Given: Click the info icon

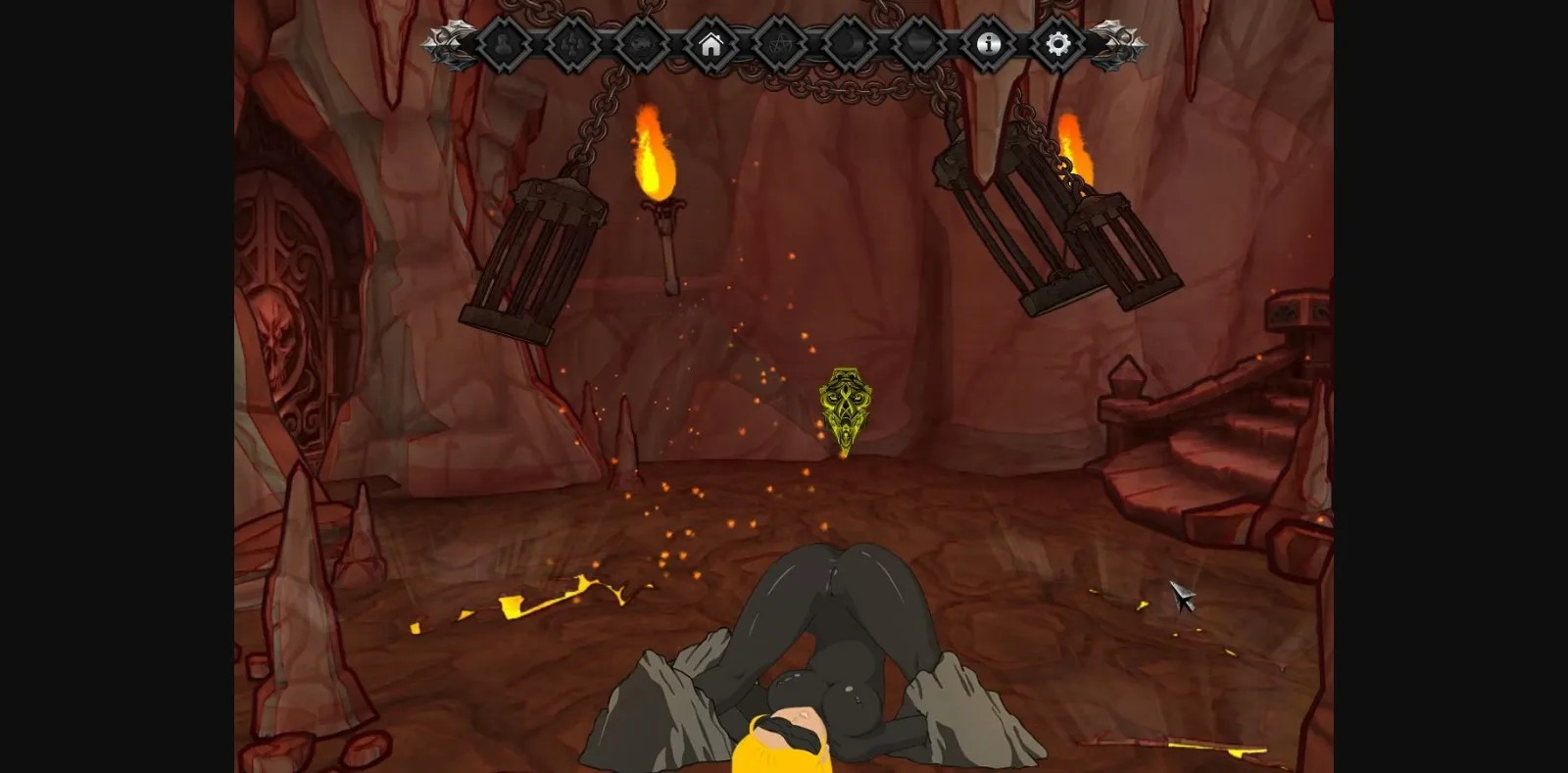Looking at the screenshot, I should [x=990, y=43].
